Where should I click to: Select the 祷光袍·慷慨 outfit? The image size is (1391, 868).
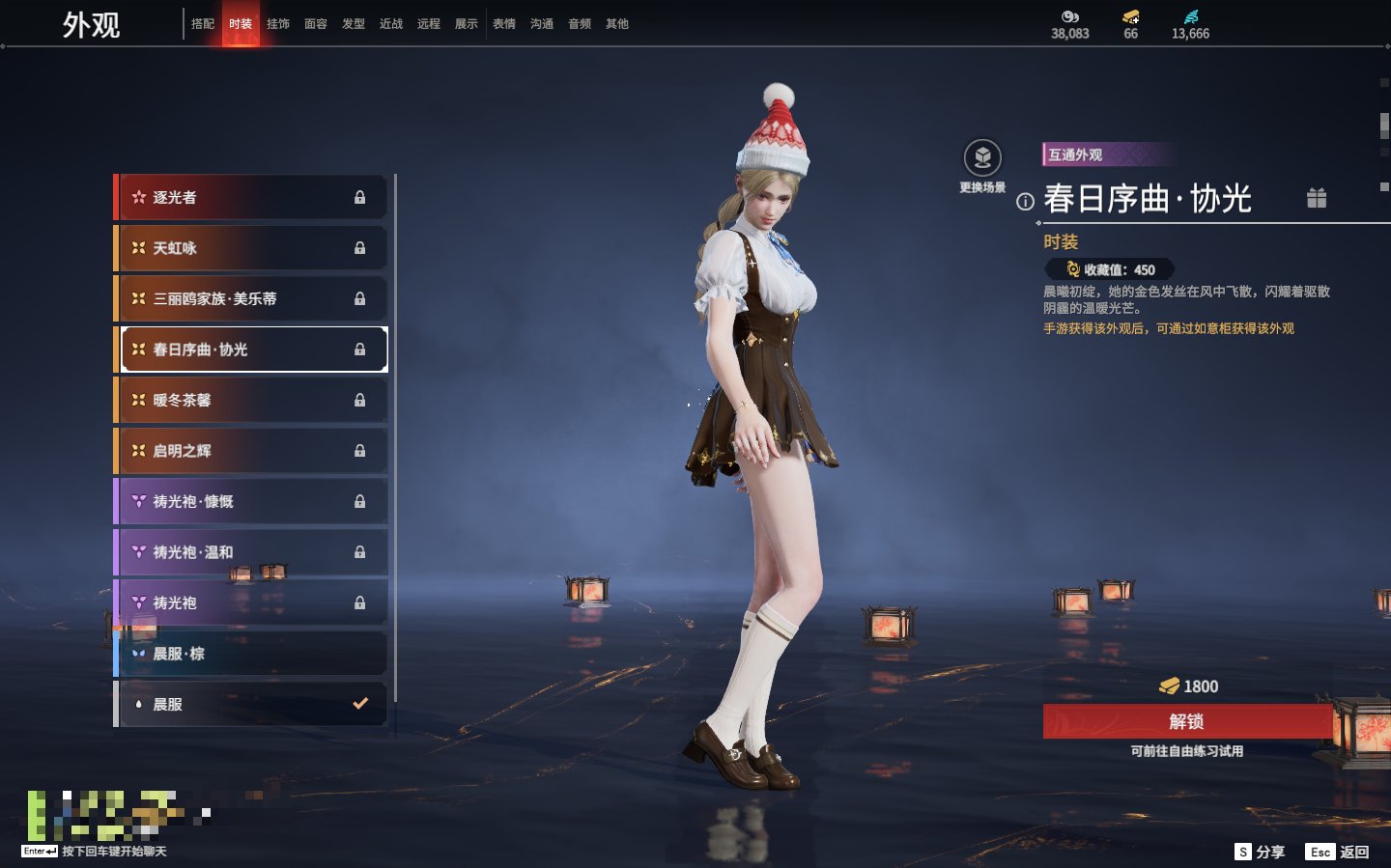251,502
